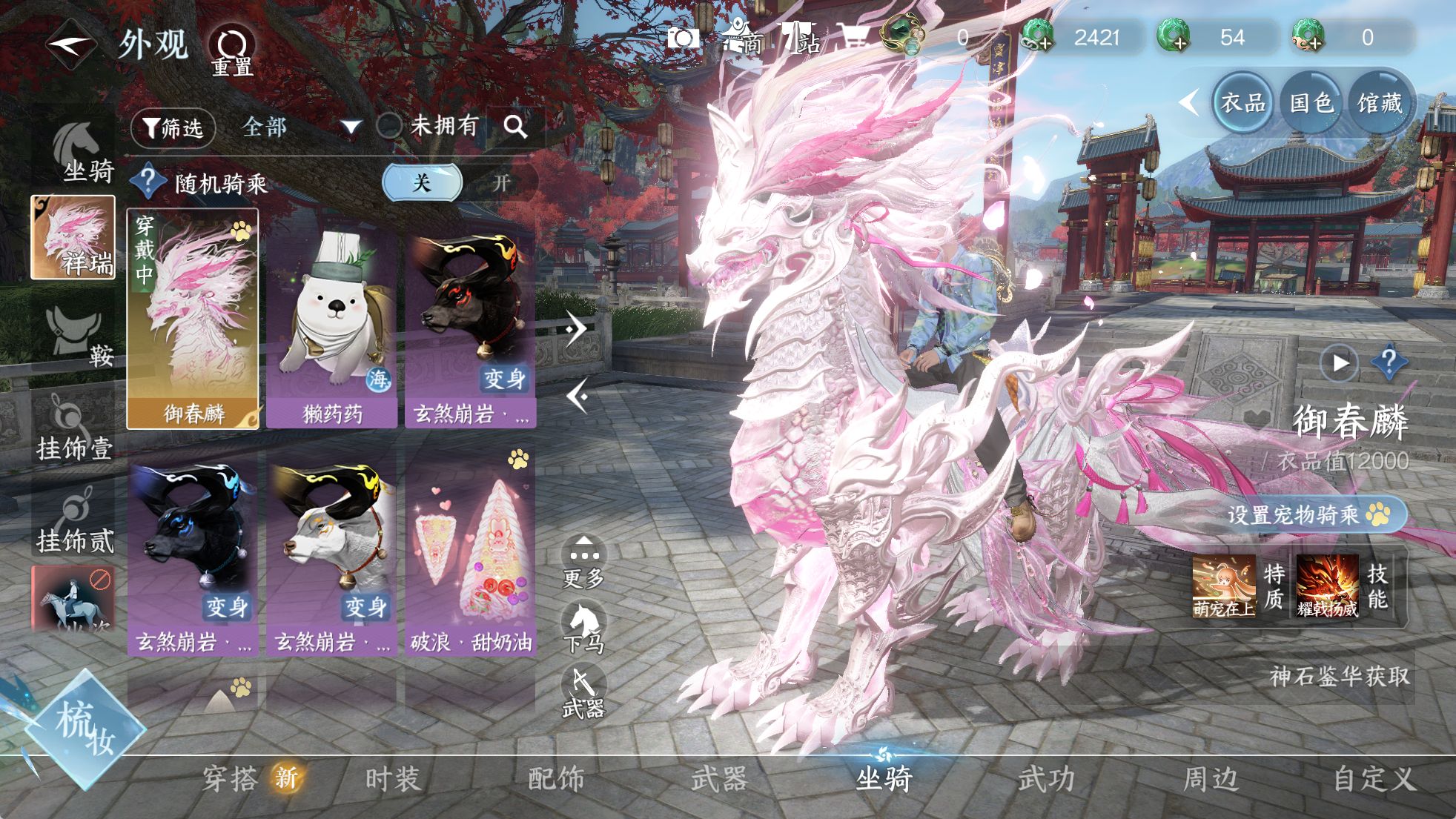The width and height of the screenshot is (1456, 819).
Task: Choose the 獭药药 polar bear mount
Action: pyautogui.click(x=331, y=326)
